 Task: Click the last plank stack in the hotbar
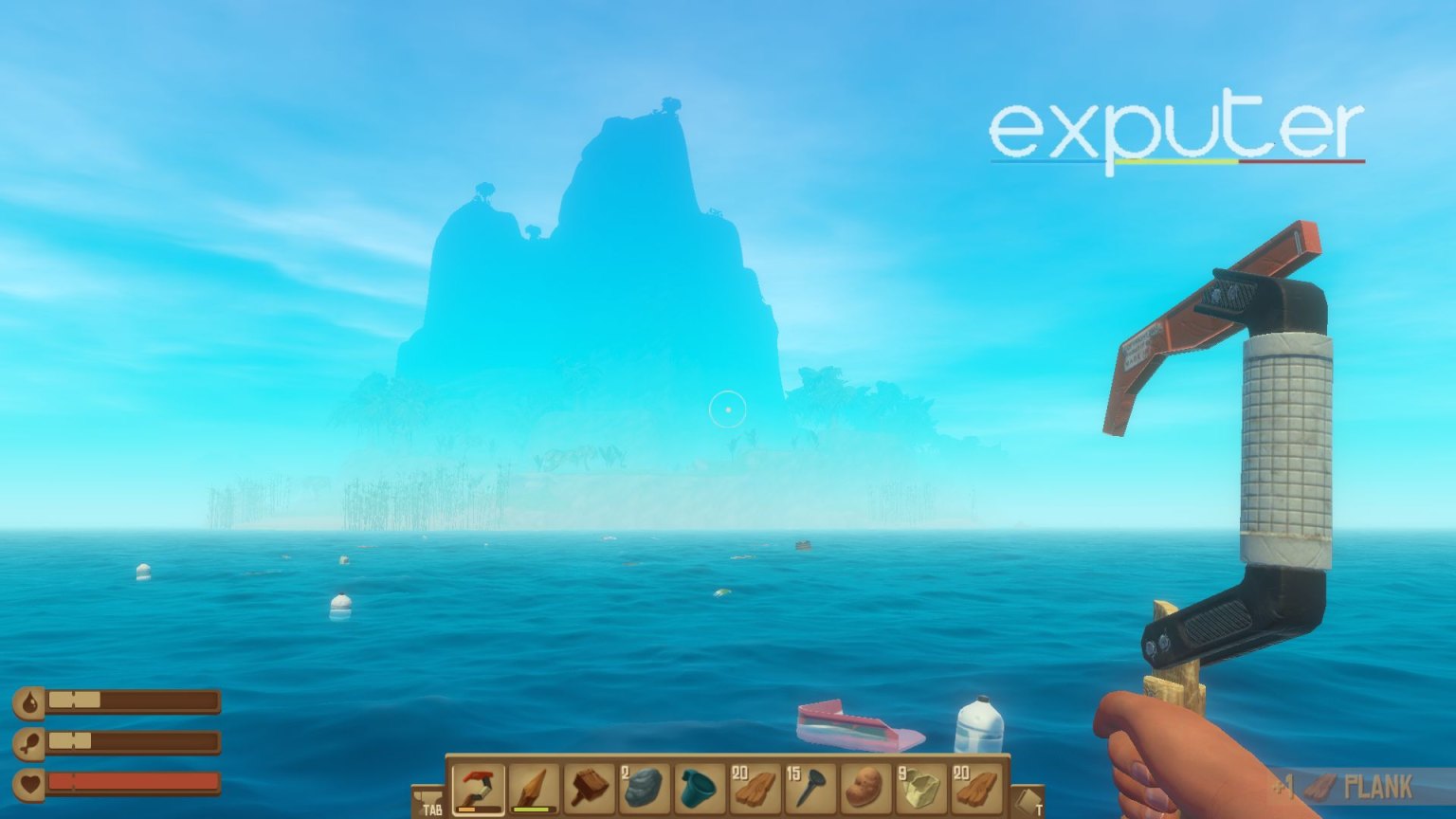click(x=974, y=788)
